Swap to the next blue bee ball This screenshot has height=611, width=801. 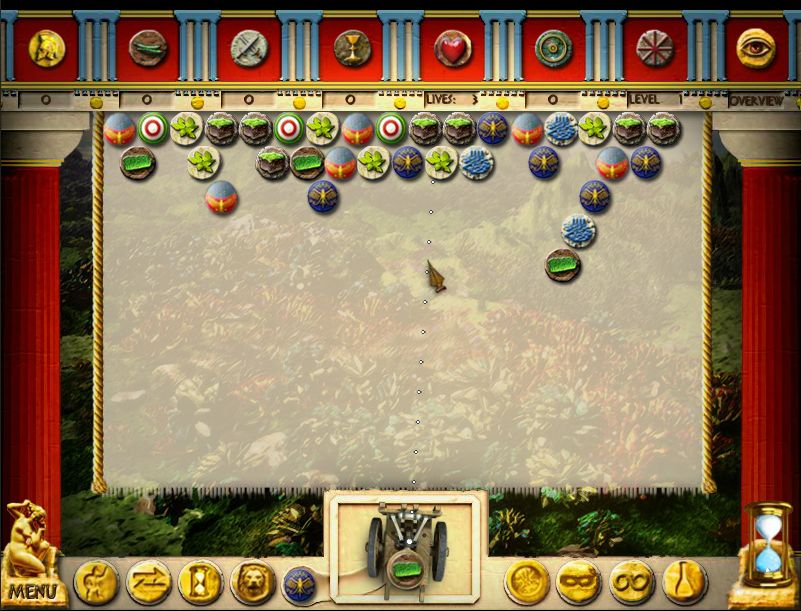(299, 583)
